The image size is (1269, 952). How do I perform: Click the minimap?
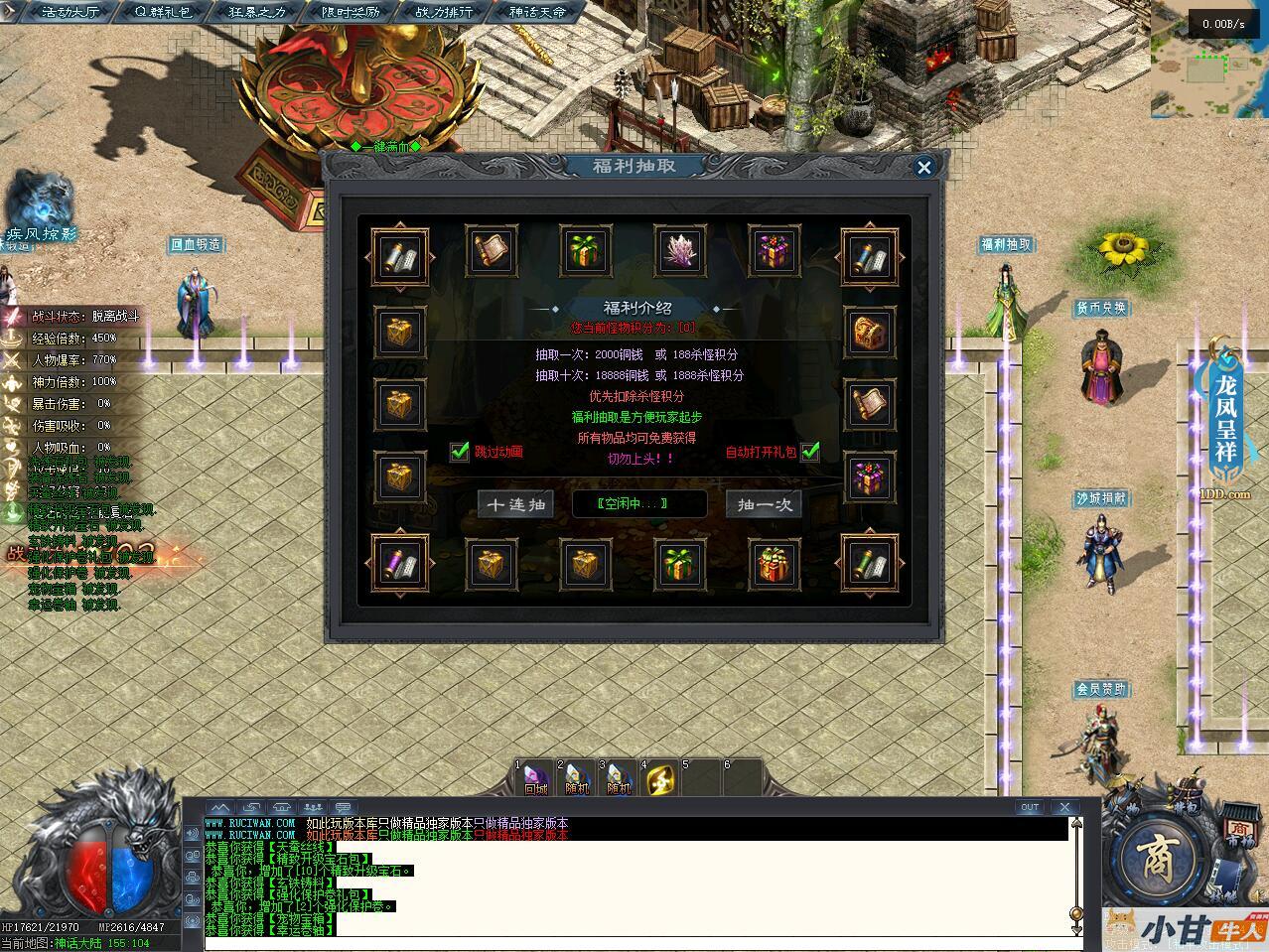coord(1208,62)
